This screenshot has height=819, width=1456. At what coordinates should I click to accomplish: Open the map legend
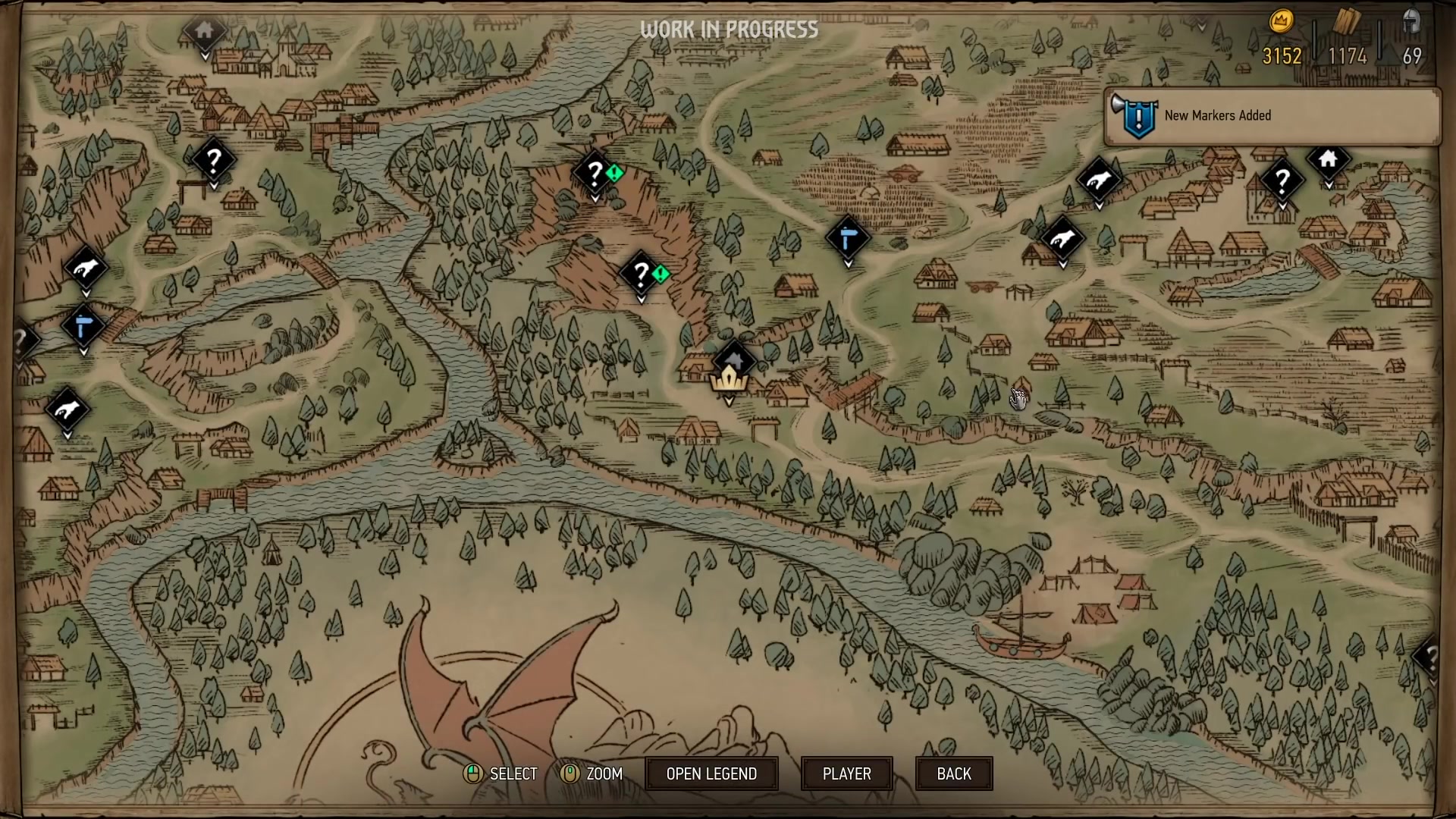(x=711, y=773)
